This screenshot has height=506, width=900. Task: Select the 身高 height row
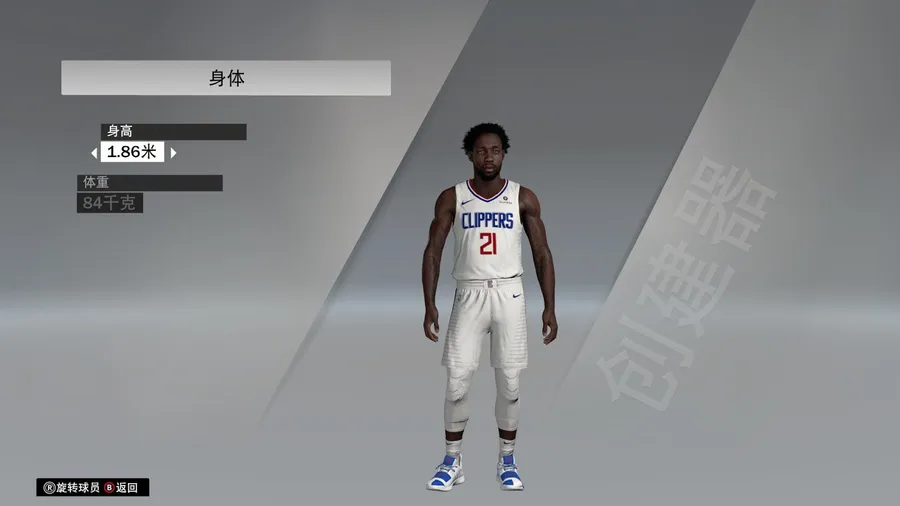[173, 132]
